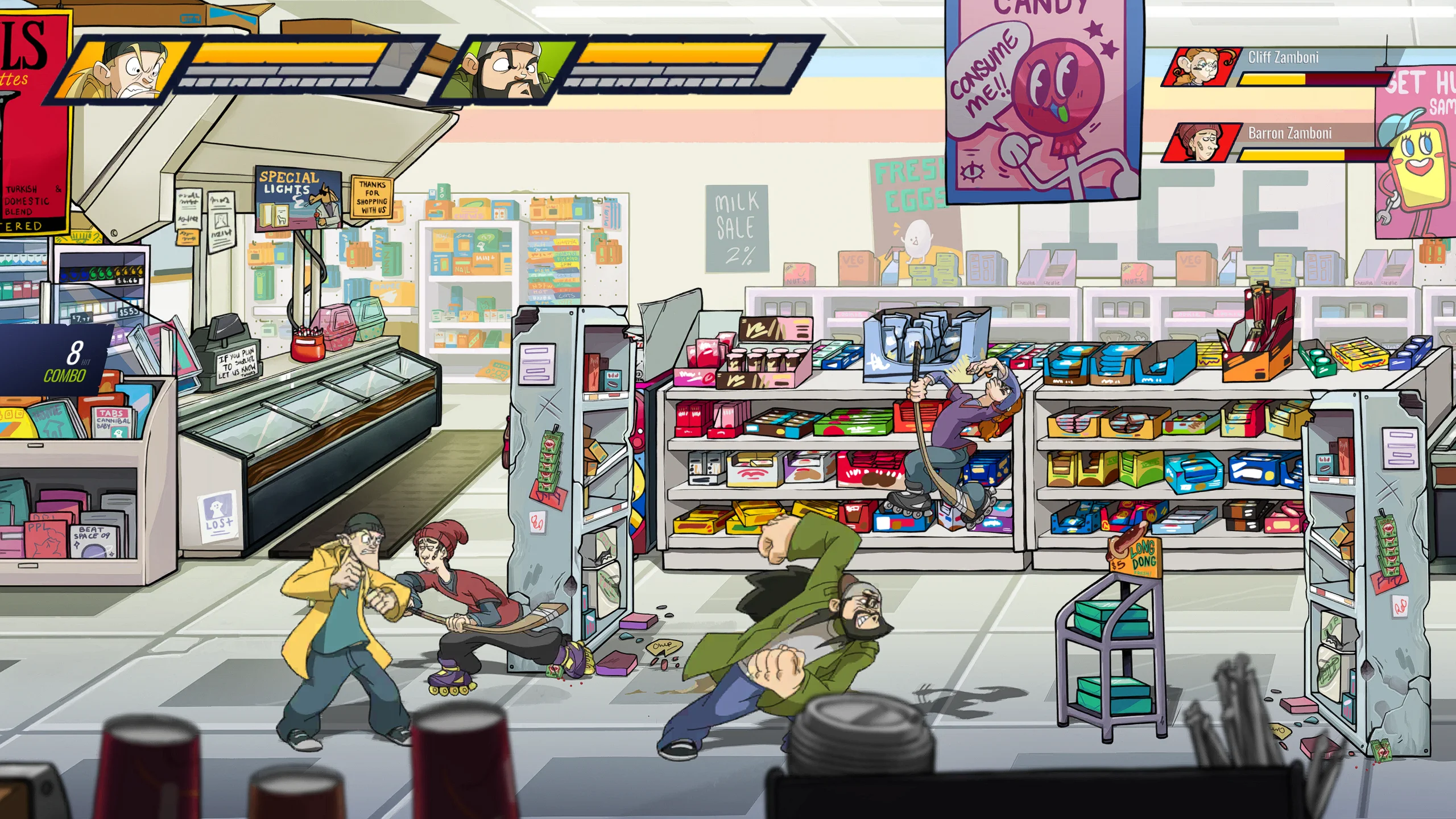Click Cliff Zamboni's enemy portrait

coord(1199,67)
